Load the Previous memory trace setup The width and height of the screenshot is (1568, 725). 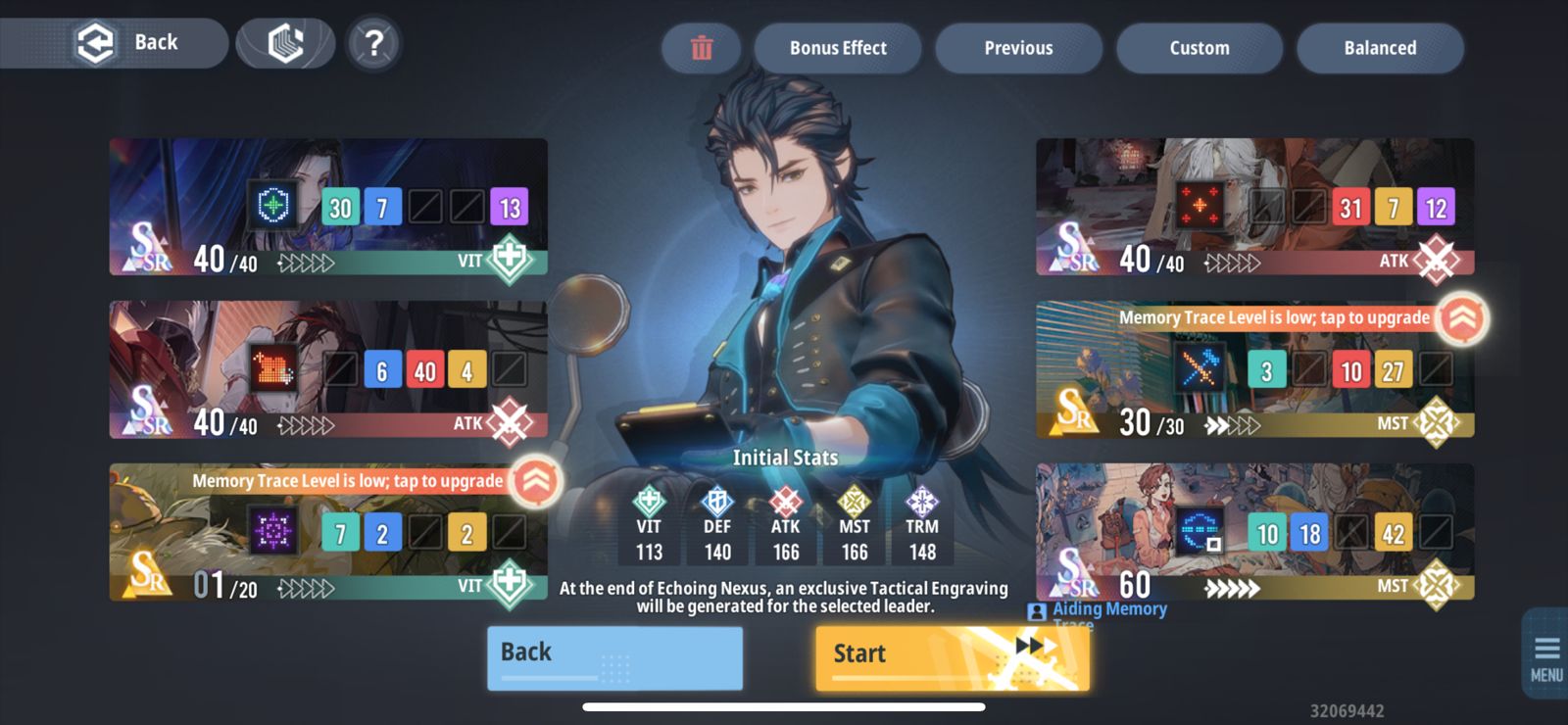click(x=1018, y=48)
